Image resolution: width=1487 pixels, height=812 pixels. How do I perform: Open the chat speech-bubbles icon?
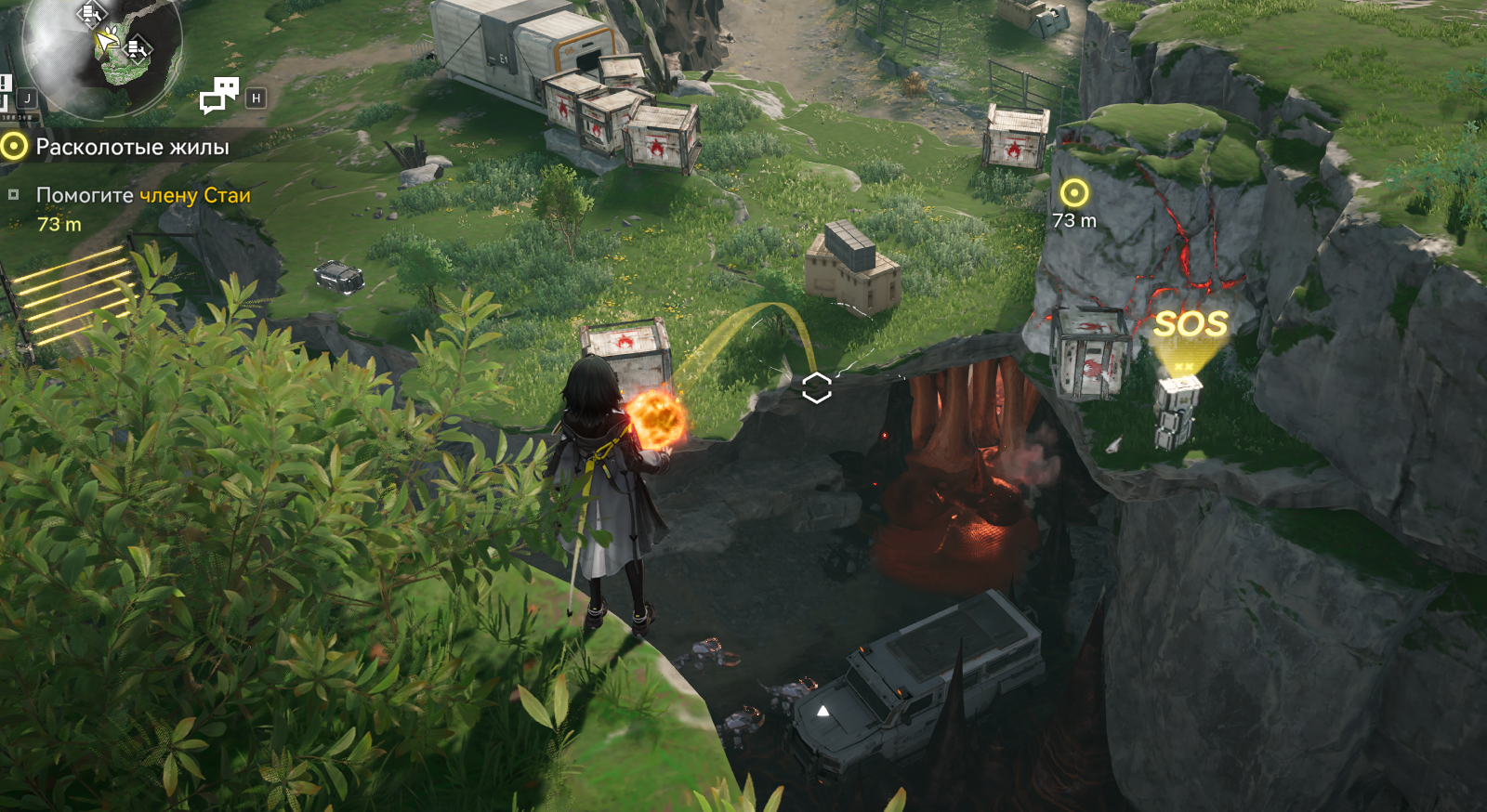tap(219, 96)
